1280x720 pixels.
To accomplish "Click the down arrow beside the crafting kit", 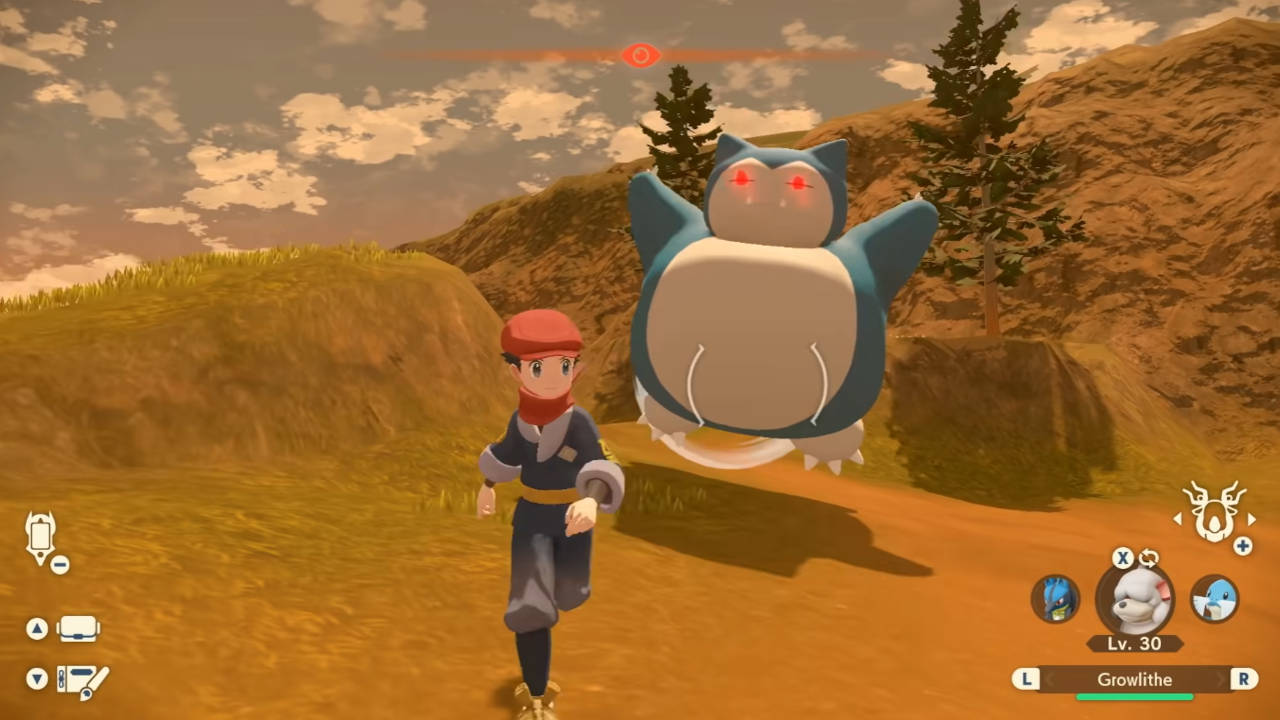I will (x=36, y=678).
